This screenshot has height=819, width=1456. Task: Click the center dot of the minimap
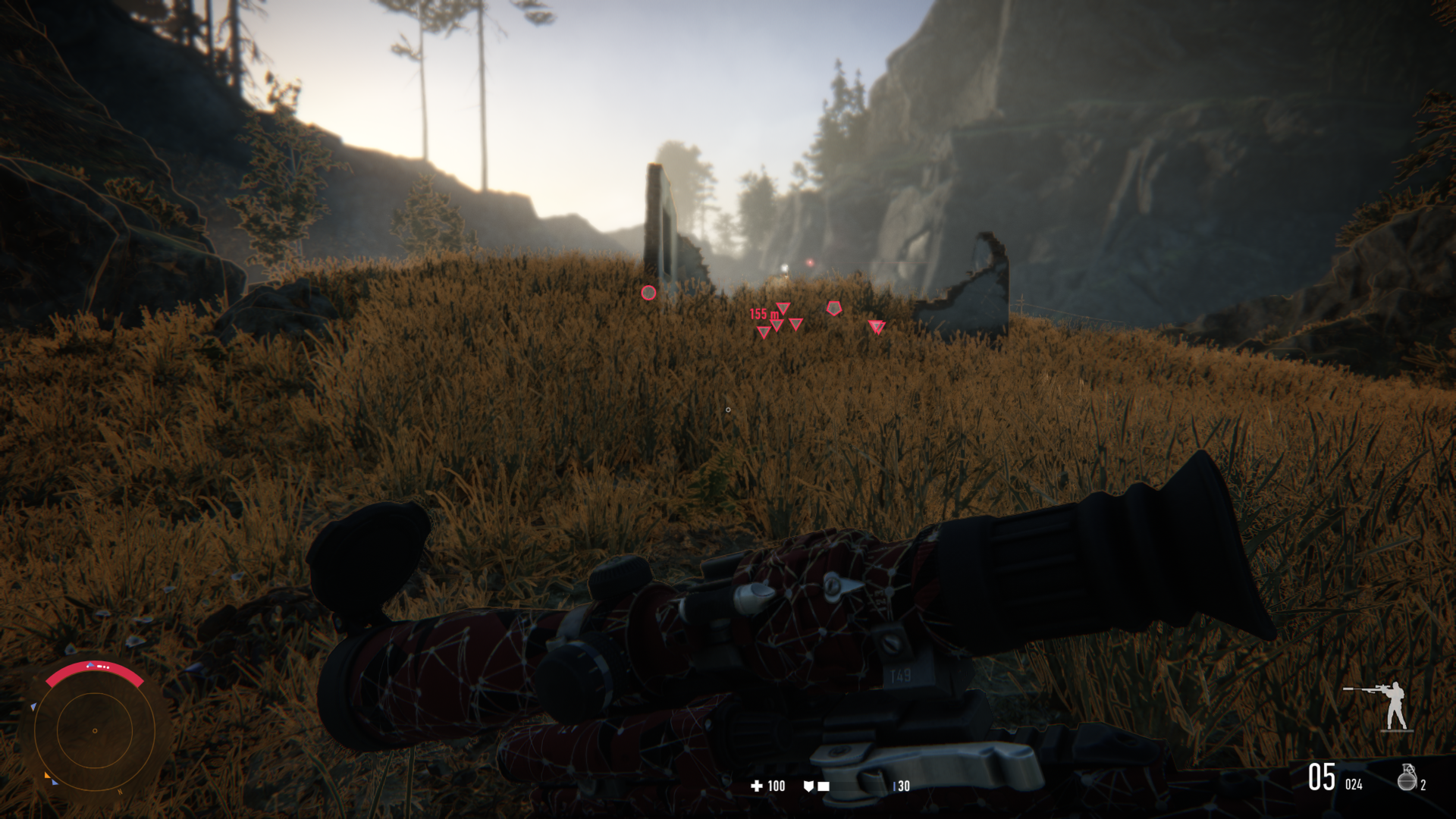[94, 730]
